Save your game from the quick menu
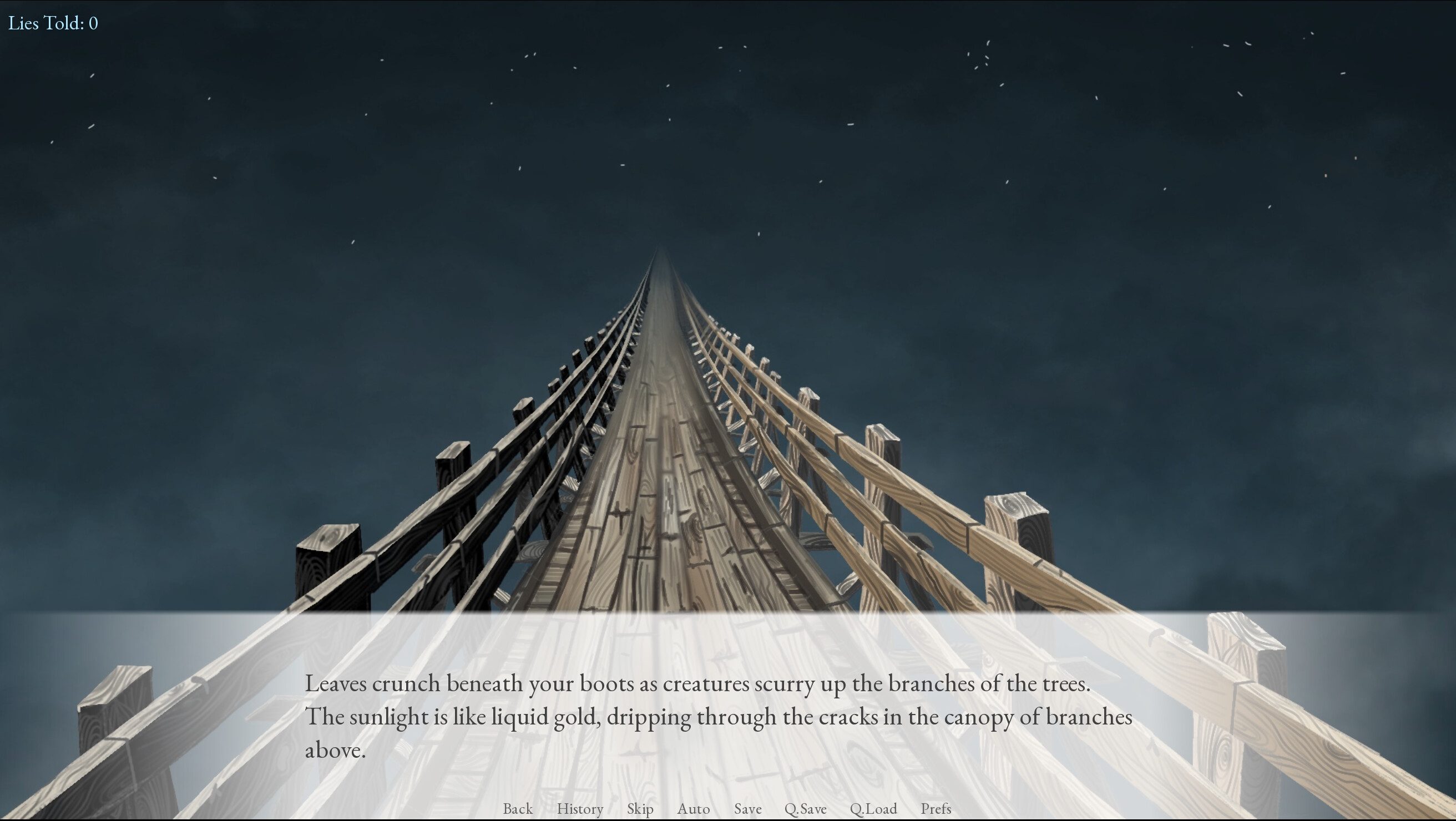 pos(747,809)
